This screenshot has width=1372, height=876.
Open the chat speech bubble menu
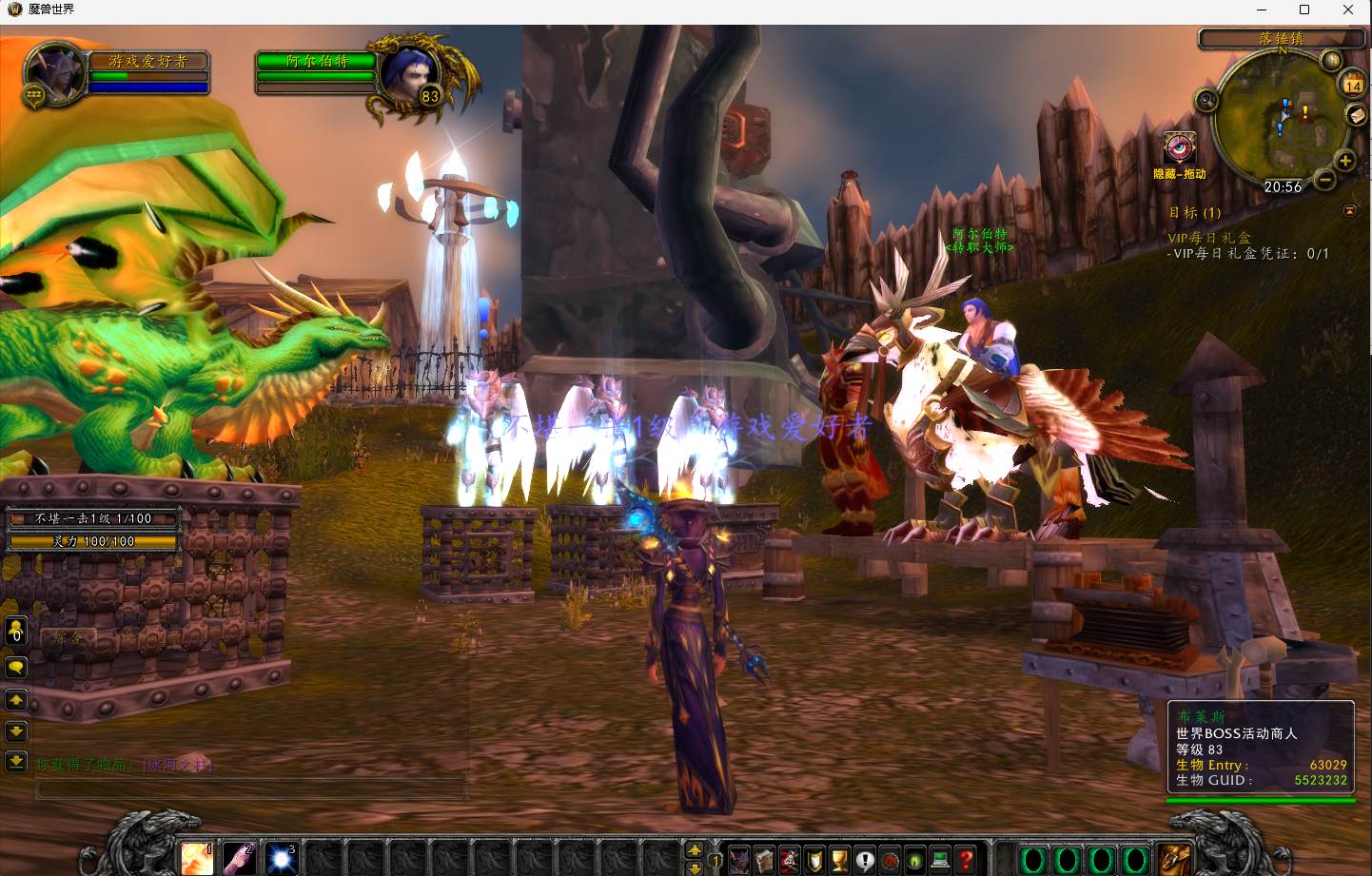click(16, 667)
